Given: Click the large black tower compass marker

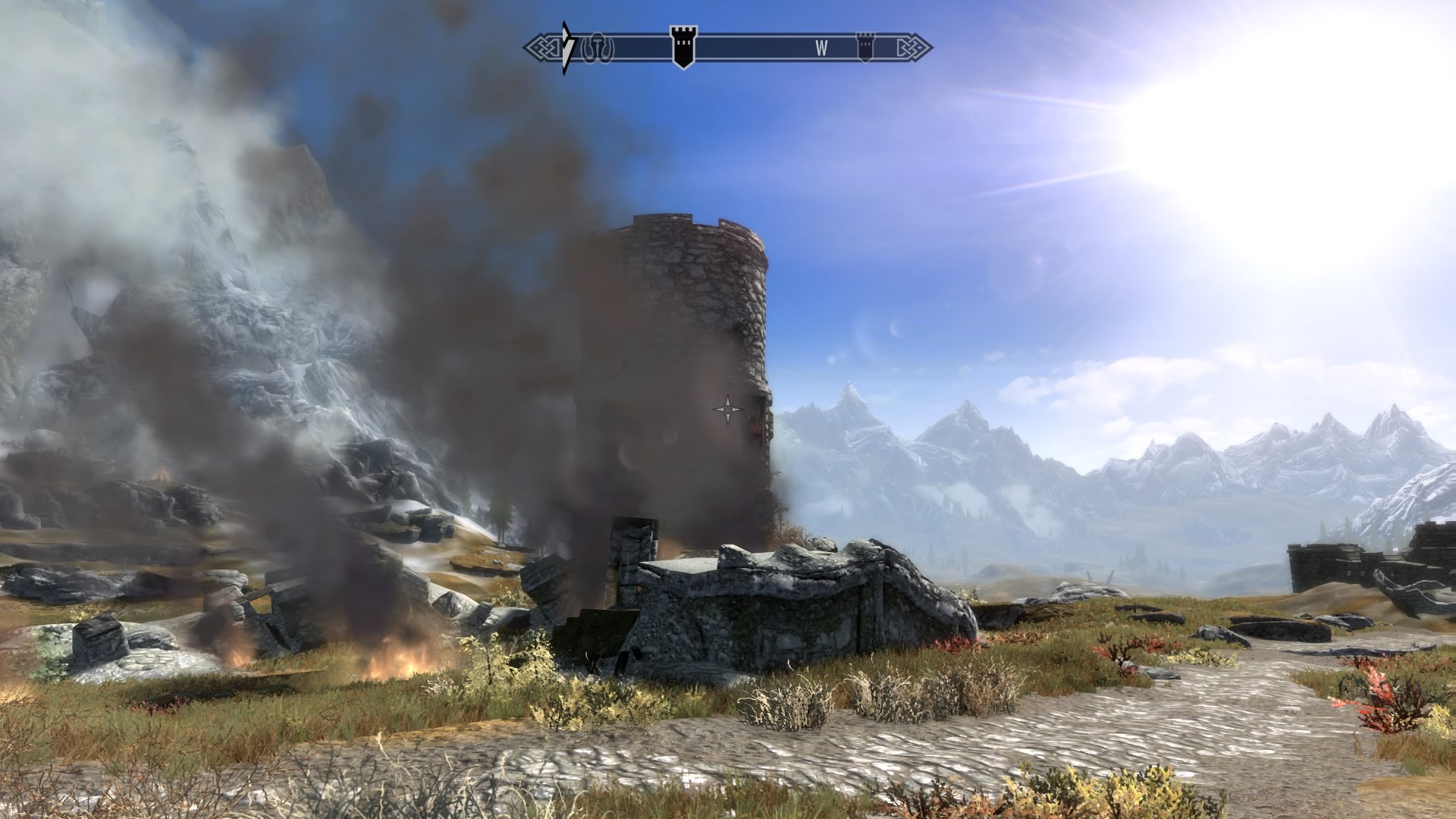Looking at the screenshot, I should coord(682,46).
